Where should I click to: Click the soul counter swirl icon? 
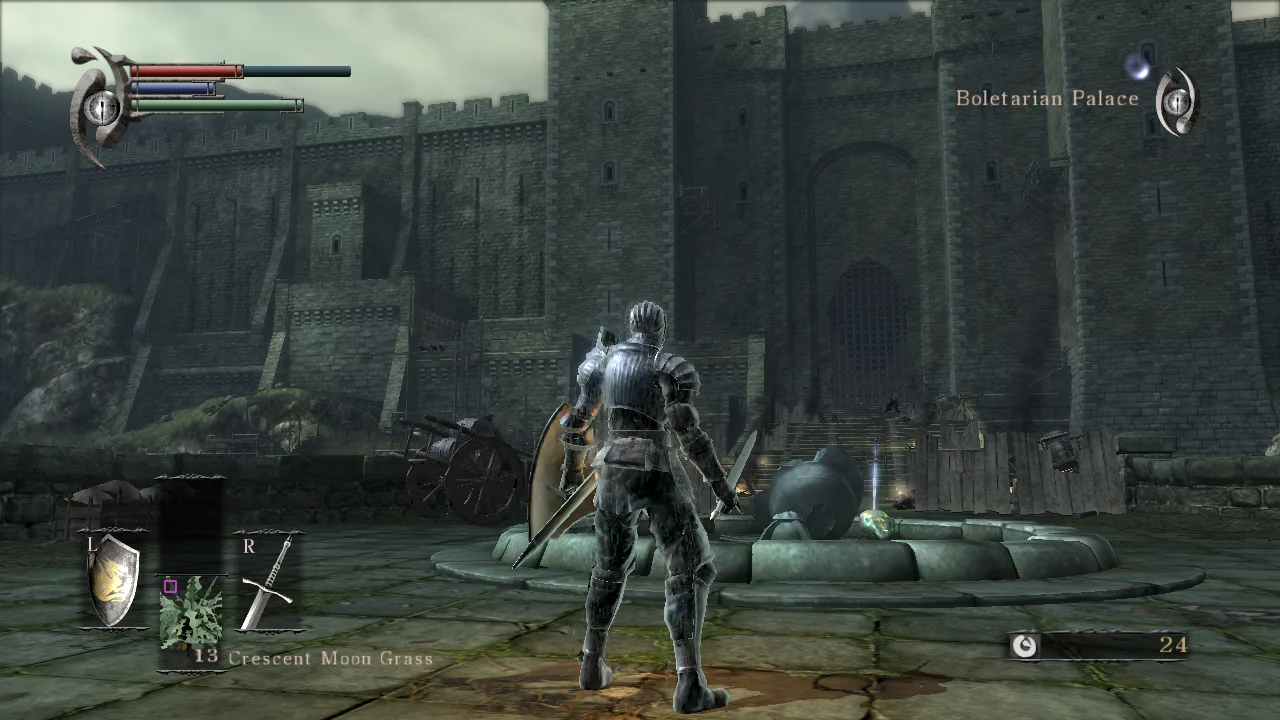pyautogui.click(x=1028, y=647)
